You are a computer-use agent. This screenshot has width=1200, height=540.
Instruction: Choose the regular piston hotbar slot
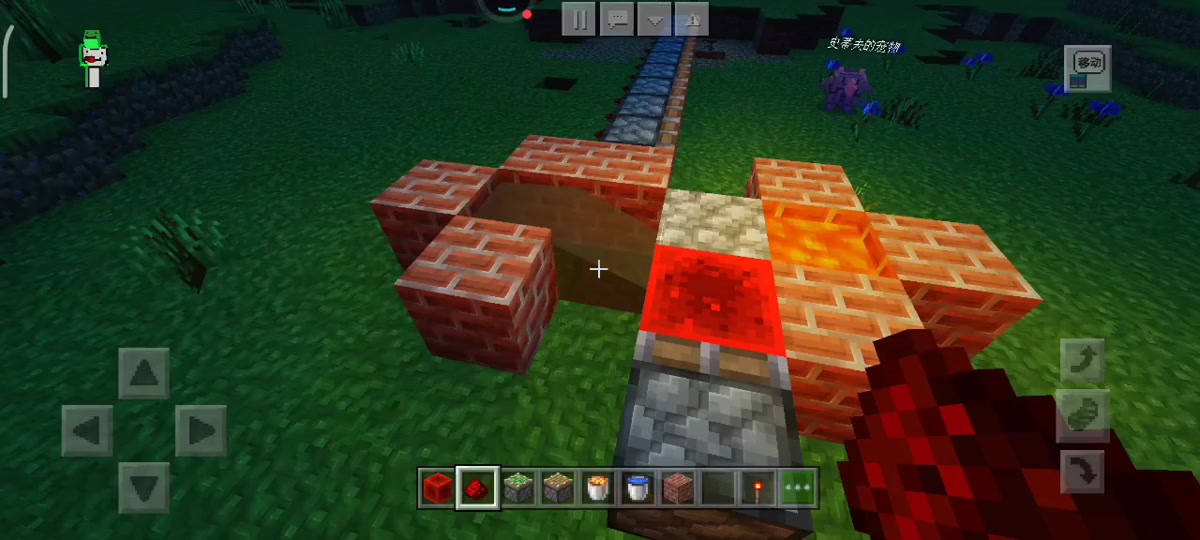[x=557, y=488]
